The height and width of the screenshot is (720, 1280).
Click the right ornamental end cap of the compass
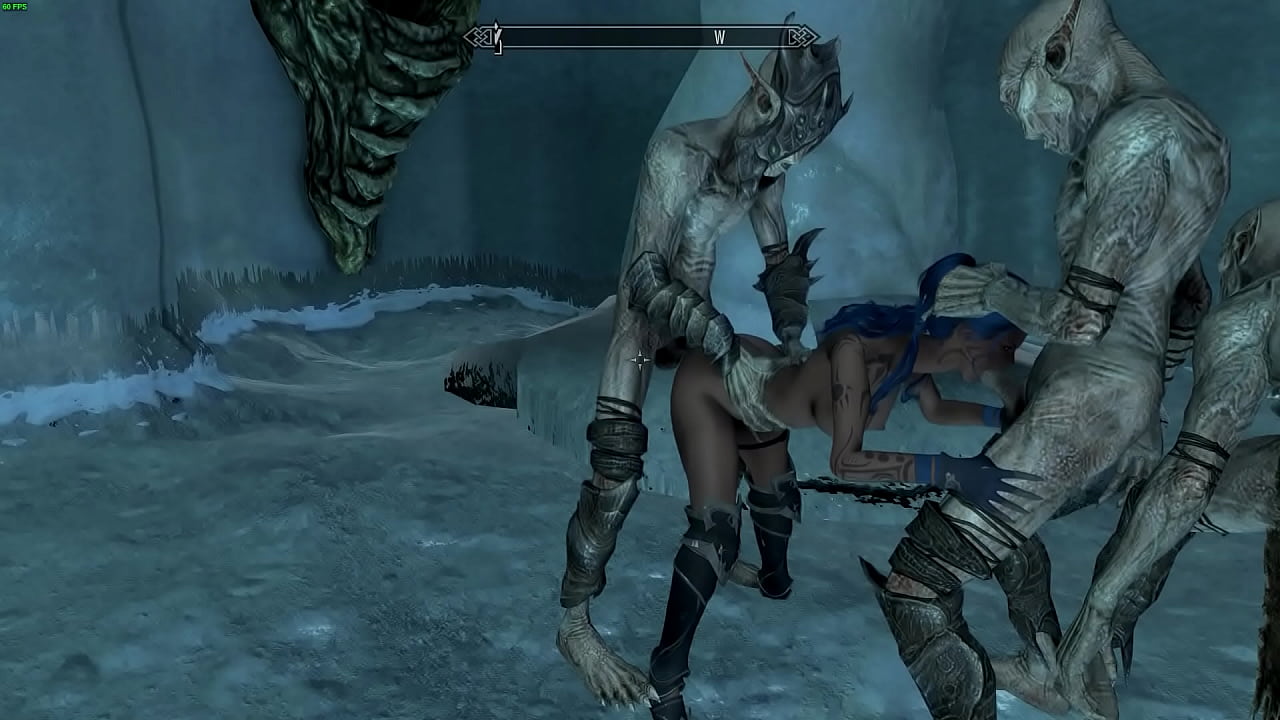point(805,36)
